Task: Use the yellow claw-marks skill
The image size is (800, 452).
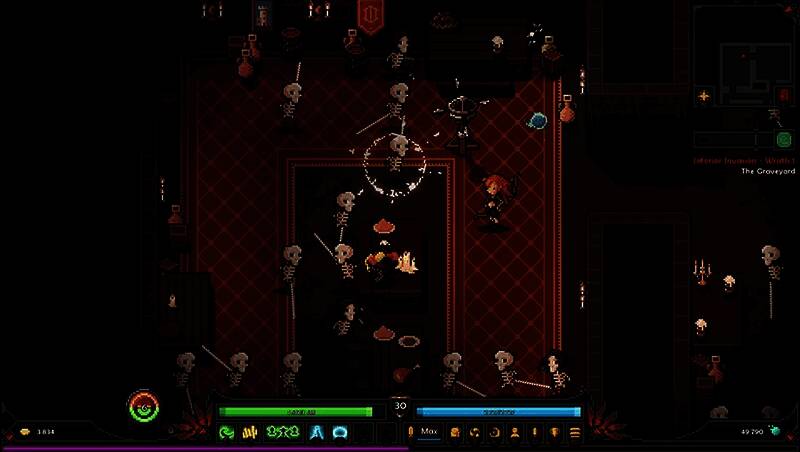Action: coord(251,432)
